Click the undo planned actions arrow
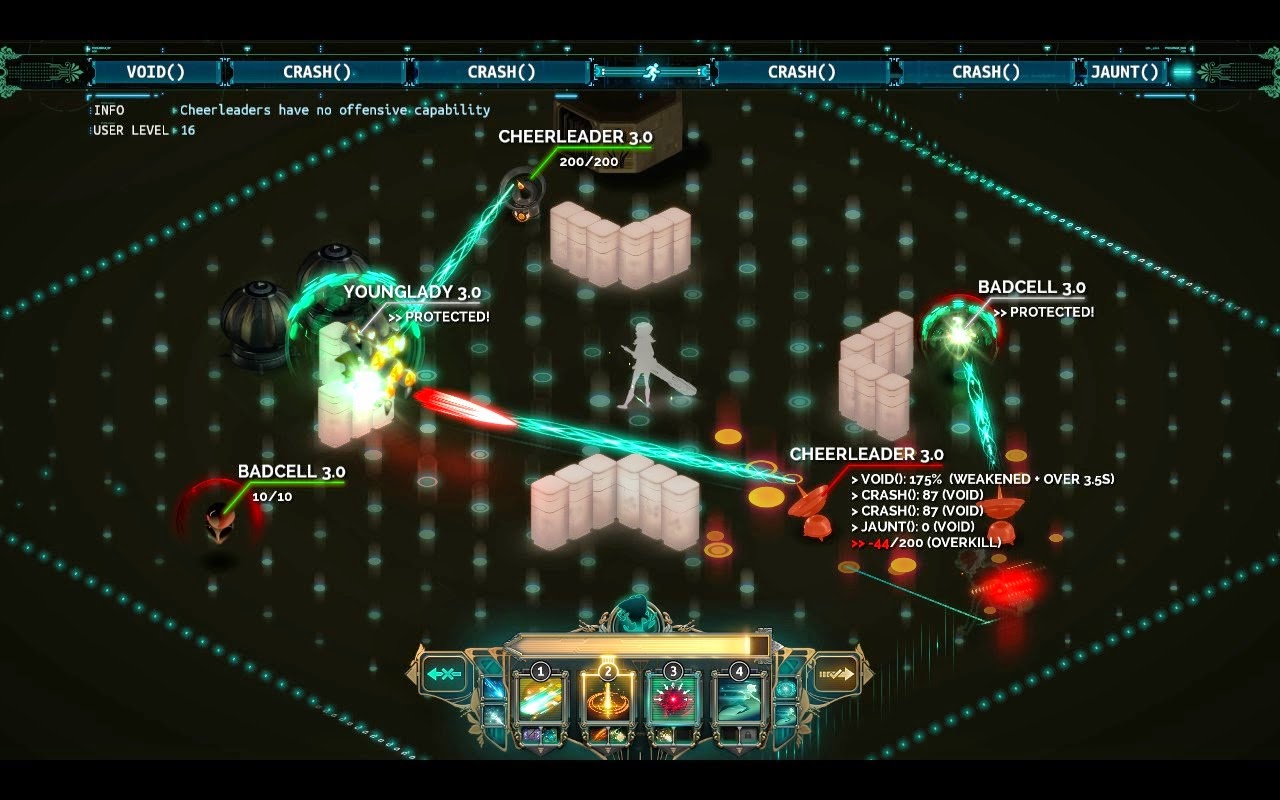The image size is (1280, 800). (443, 672)
